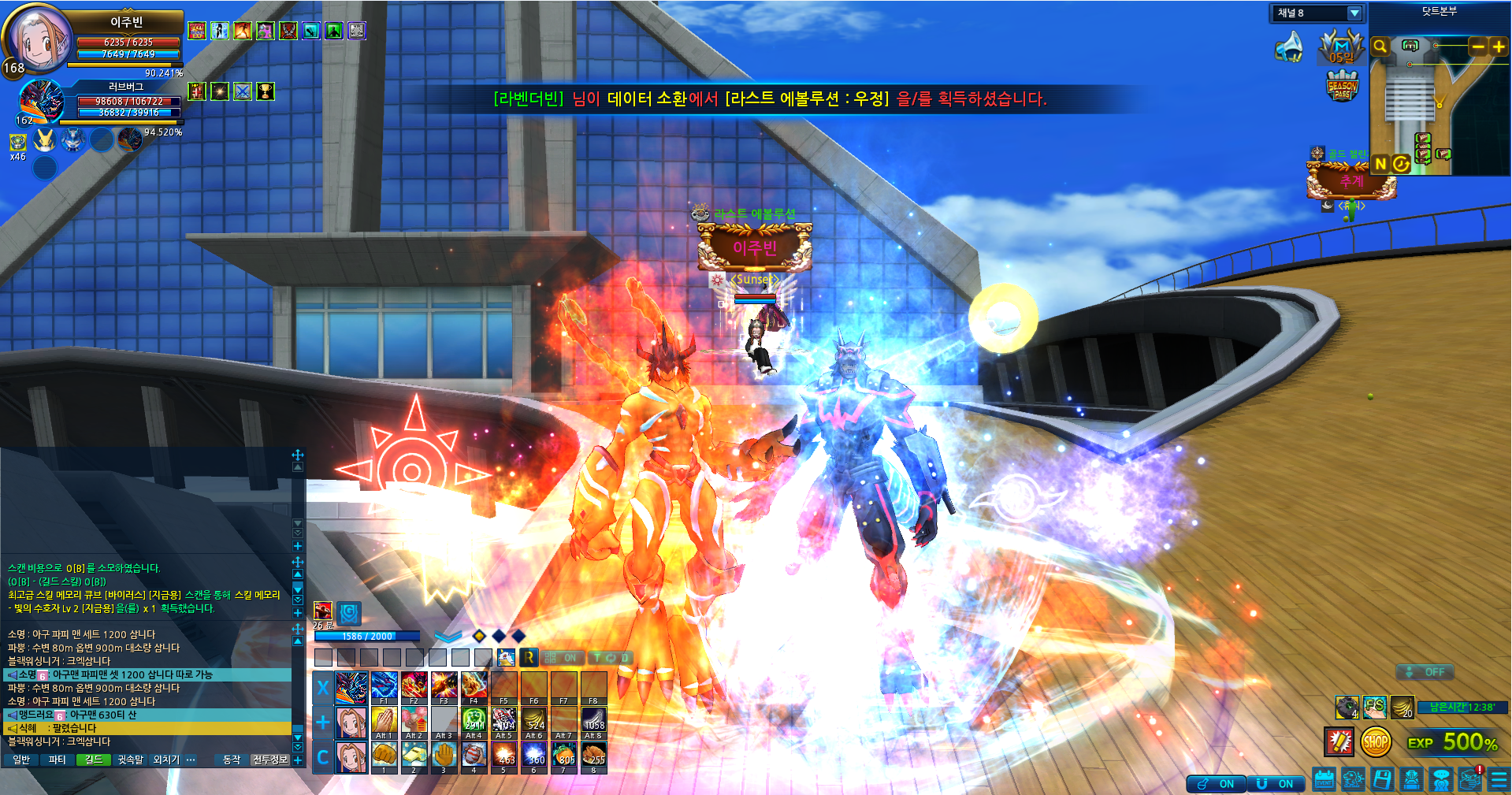Activate the blue dragon skill in F1
Image resolution: width=1512 pixels, height=795 pixels.
tap(384, 685)
